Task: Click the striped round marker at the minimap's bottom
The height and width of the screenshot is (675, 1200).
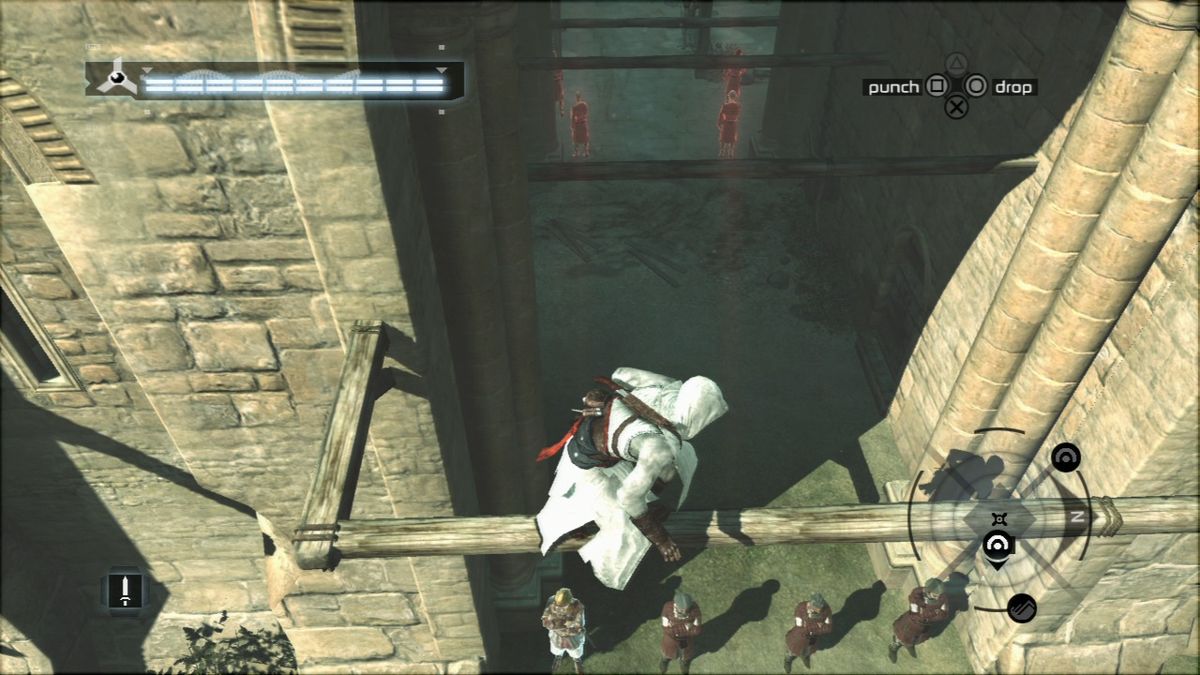Action: tap(1021, 607)
